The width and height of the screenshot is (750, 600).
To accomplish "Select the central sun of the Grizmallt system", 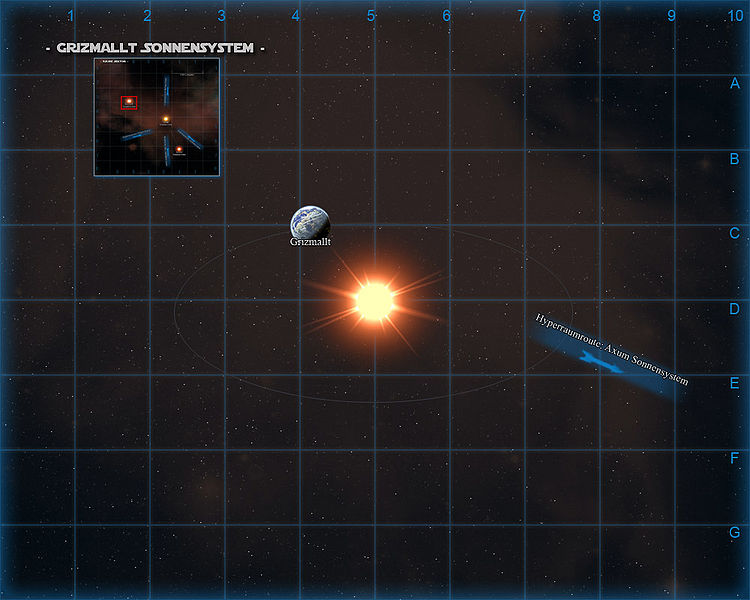I will 374,300.
